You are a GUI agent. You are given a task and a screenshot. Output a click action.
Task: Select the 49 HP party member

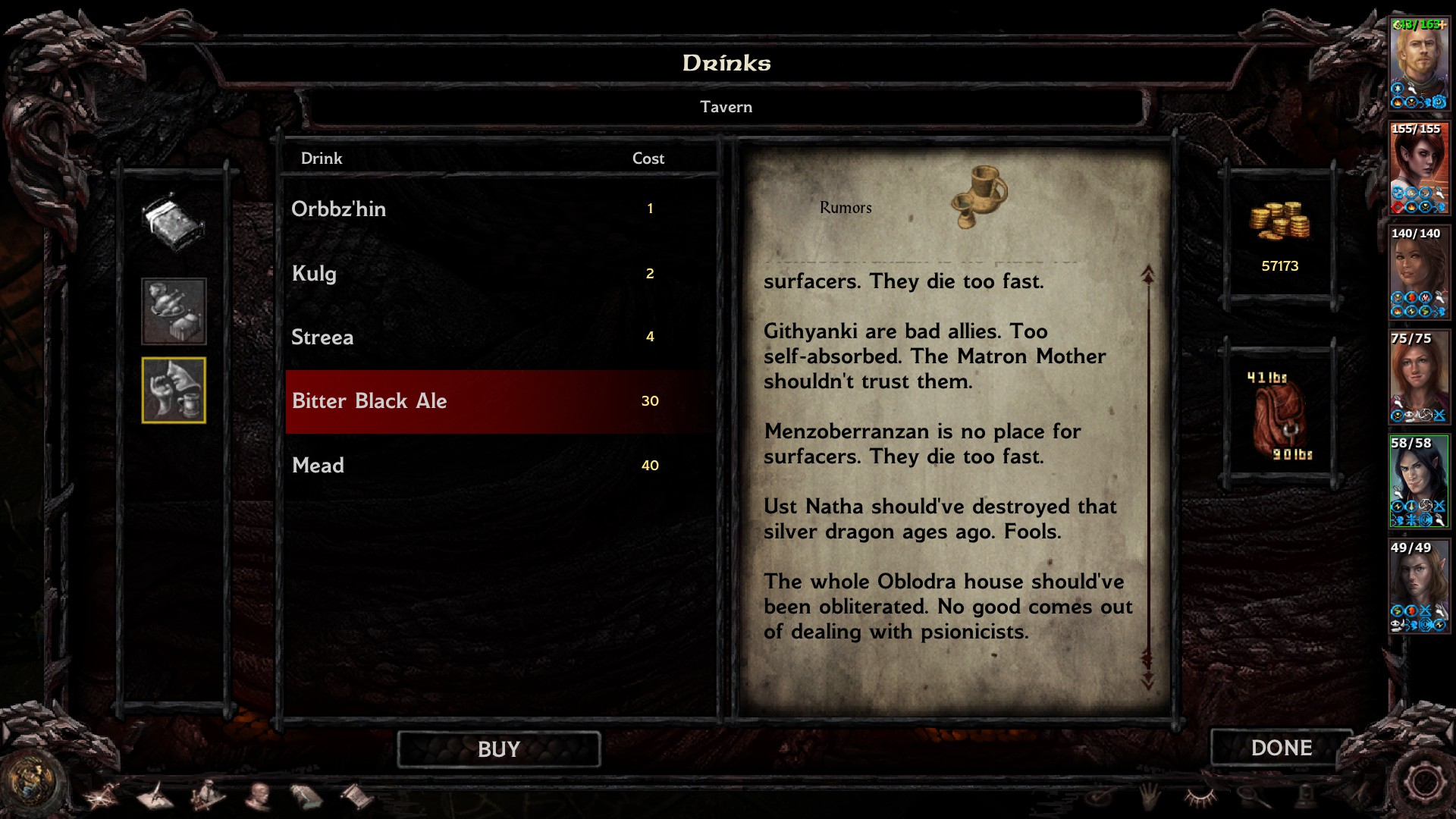(x=1418, y=585)
